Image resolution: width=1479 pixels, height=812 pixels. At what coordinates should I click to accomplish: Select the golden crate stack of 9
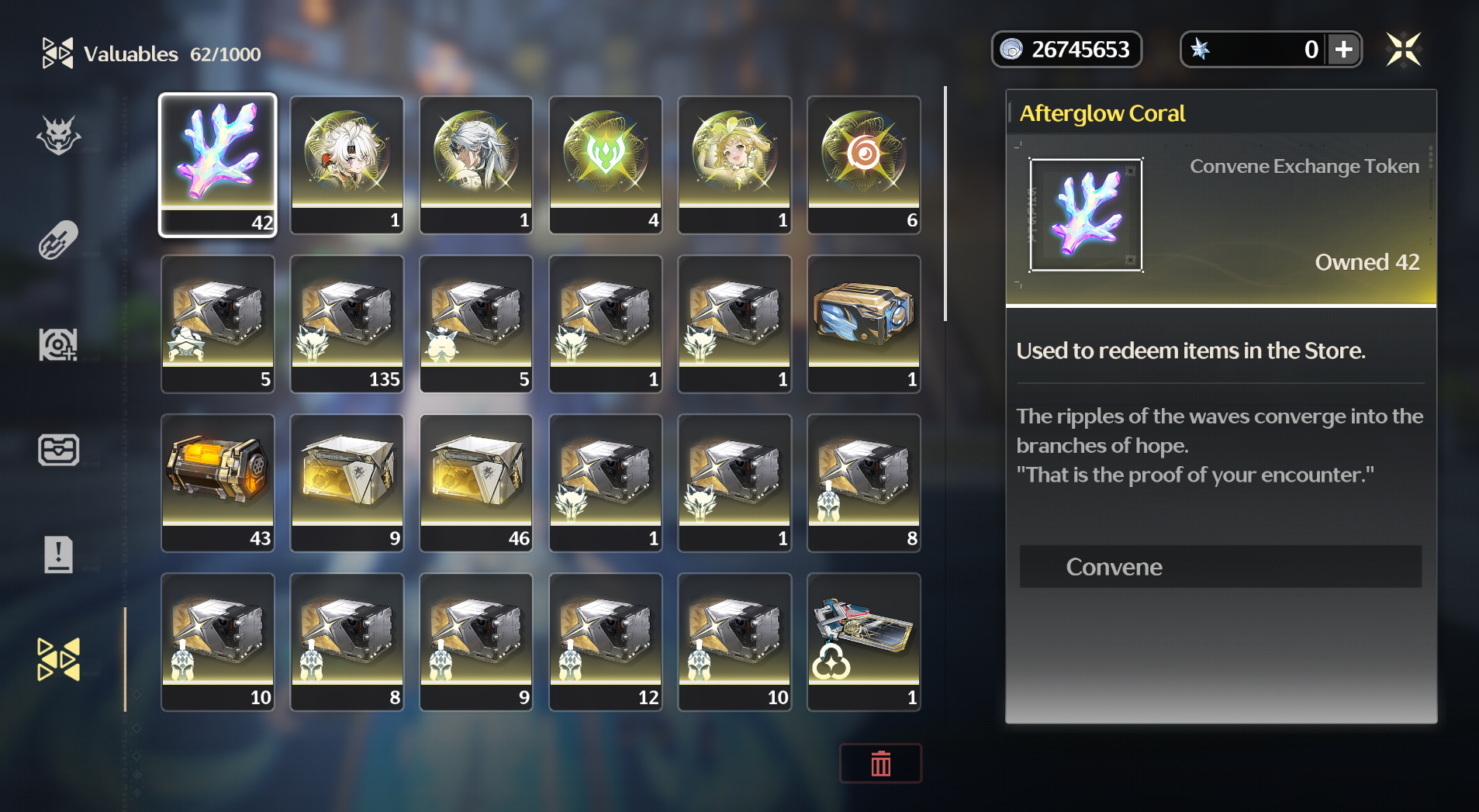(347, 482)
